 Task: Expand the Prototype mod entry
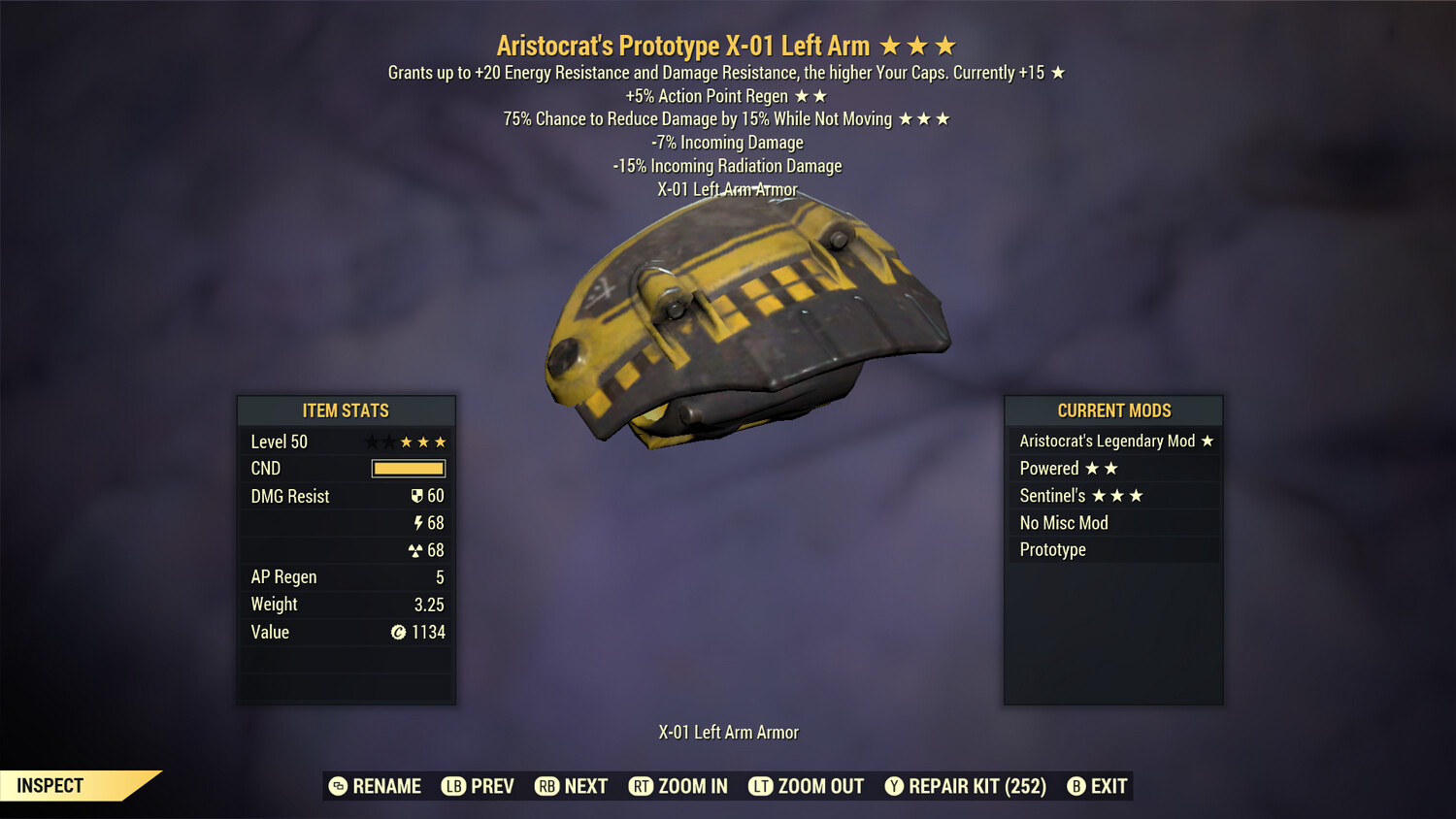coord(1112,549)
